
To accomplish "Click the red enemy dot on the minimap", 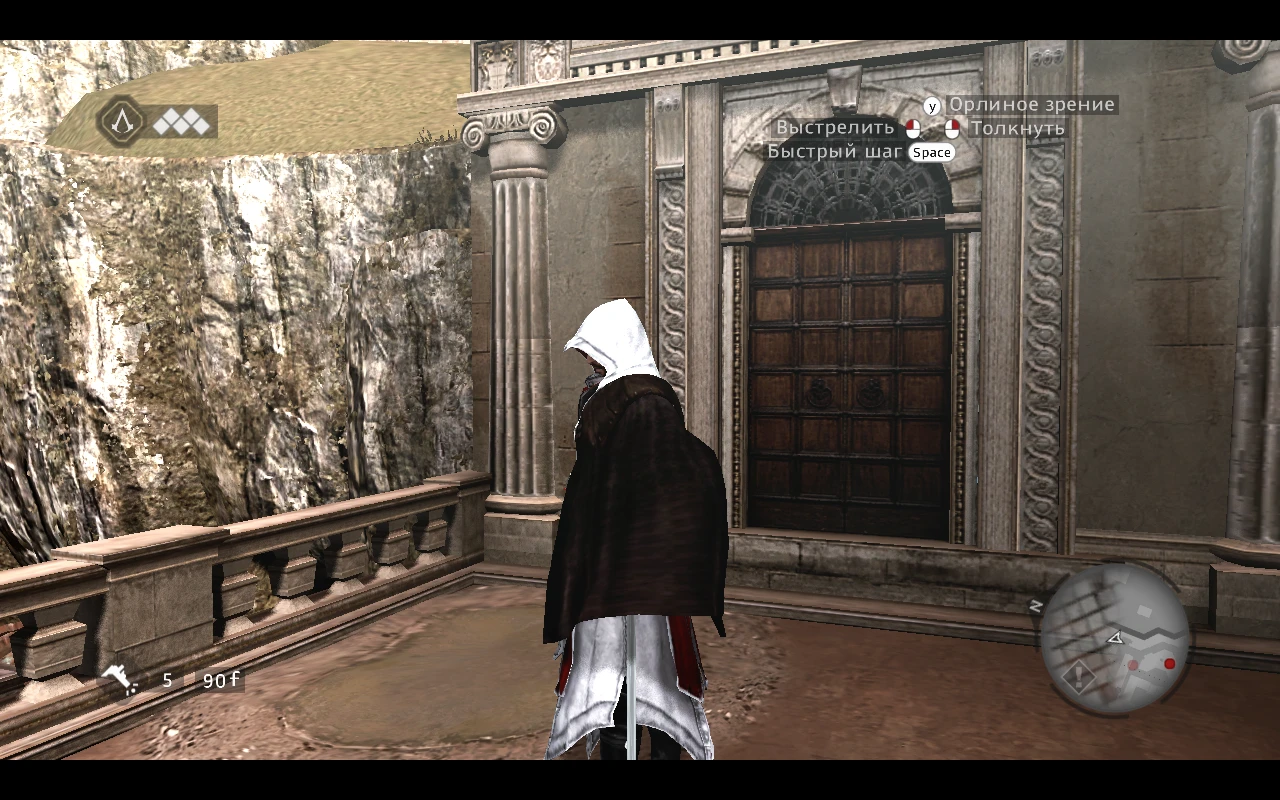I will (1169, 663).
